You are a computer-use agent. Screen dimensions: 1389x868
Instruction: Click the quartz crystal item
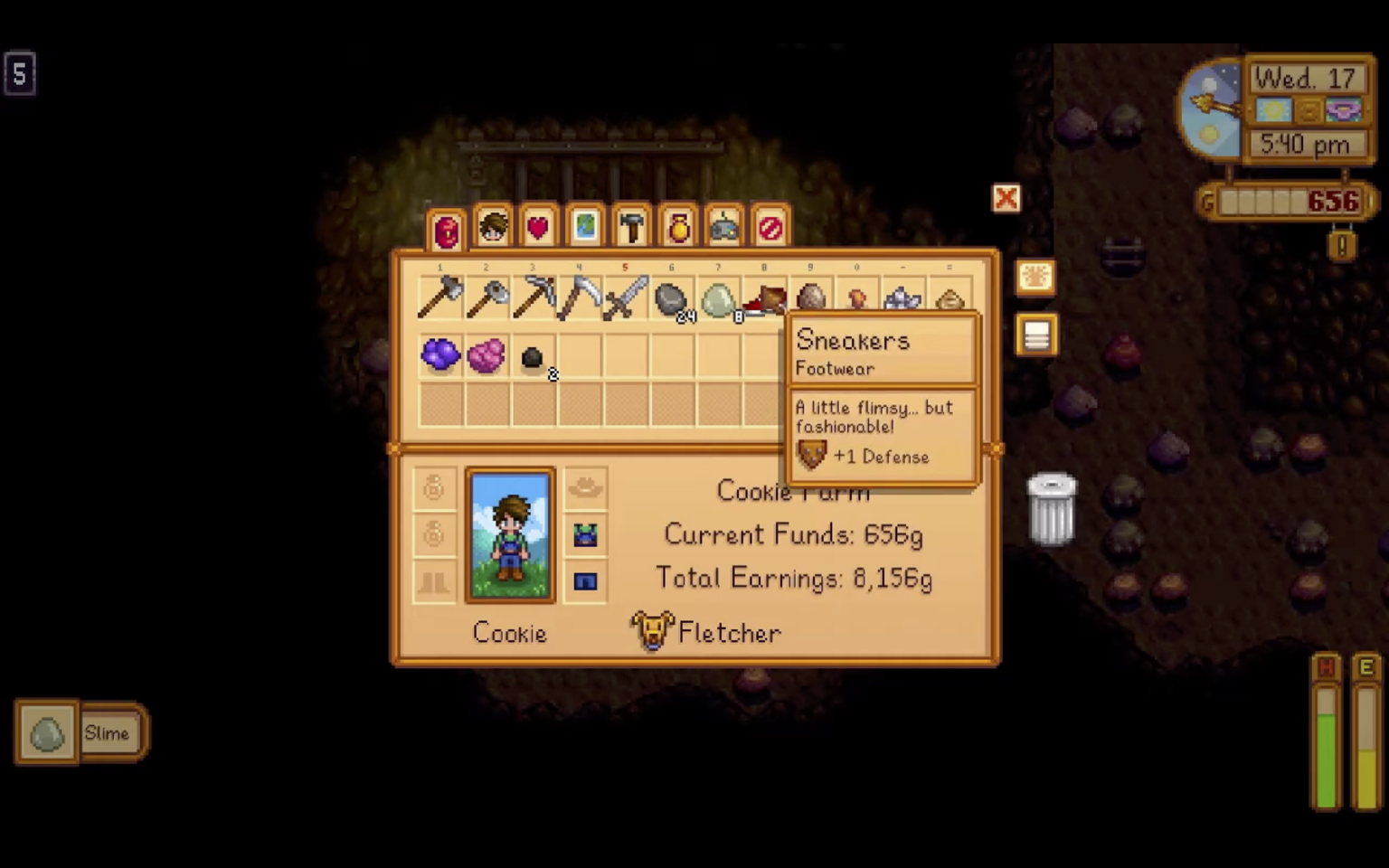pos(903,298)
